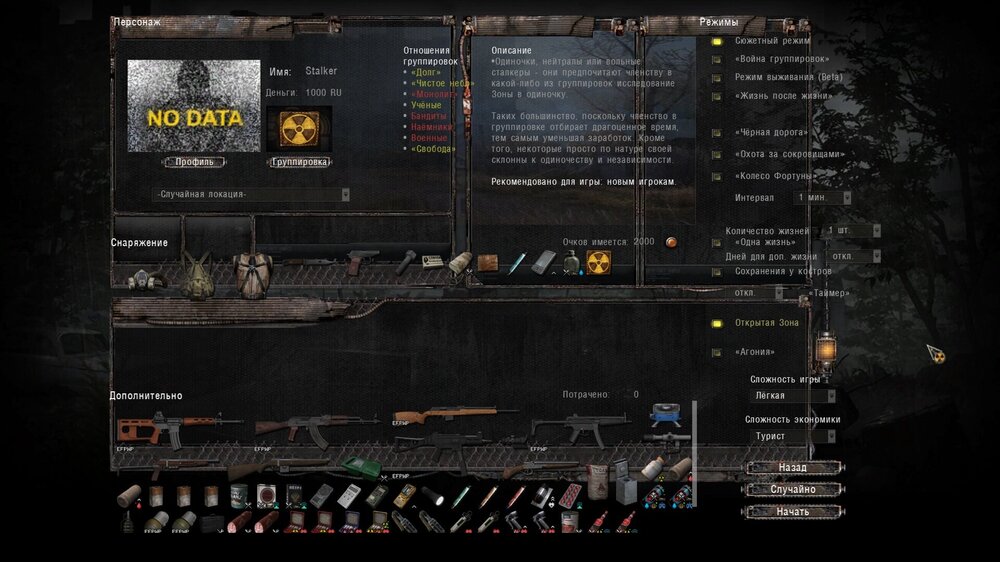This screenshot has width=1000, height=562.
Task: Toggle Режим выживания (Beta) checkbox
Action: (717, 78)
